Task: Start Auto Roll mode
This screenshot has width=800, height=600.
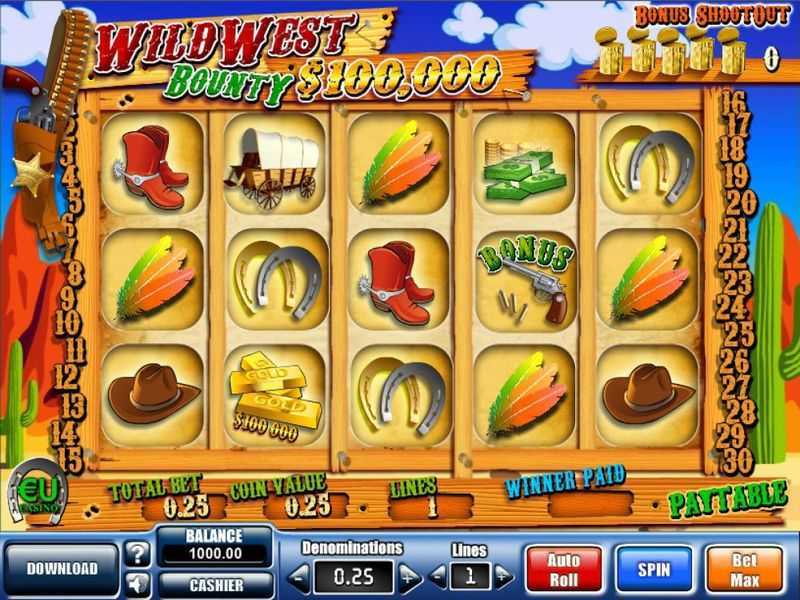Action: click(x=563, y=569)
